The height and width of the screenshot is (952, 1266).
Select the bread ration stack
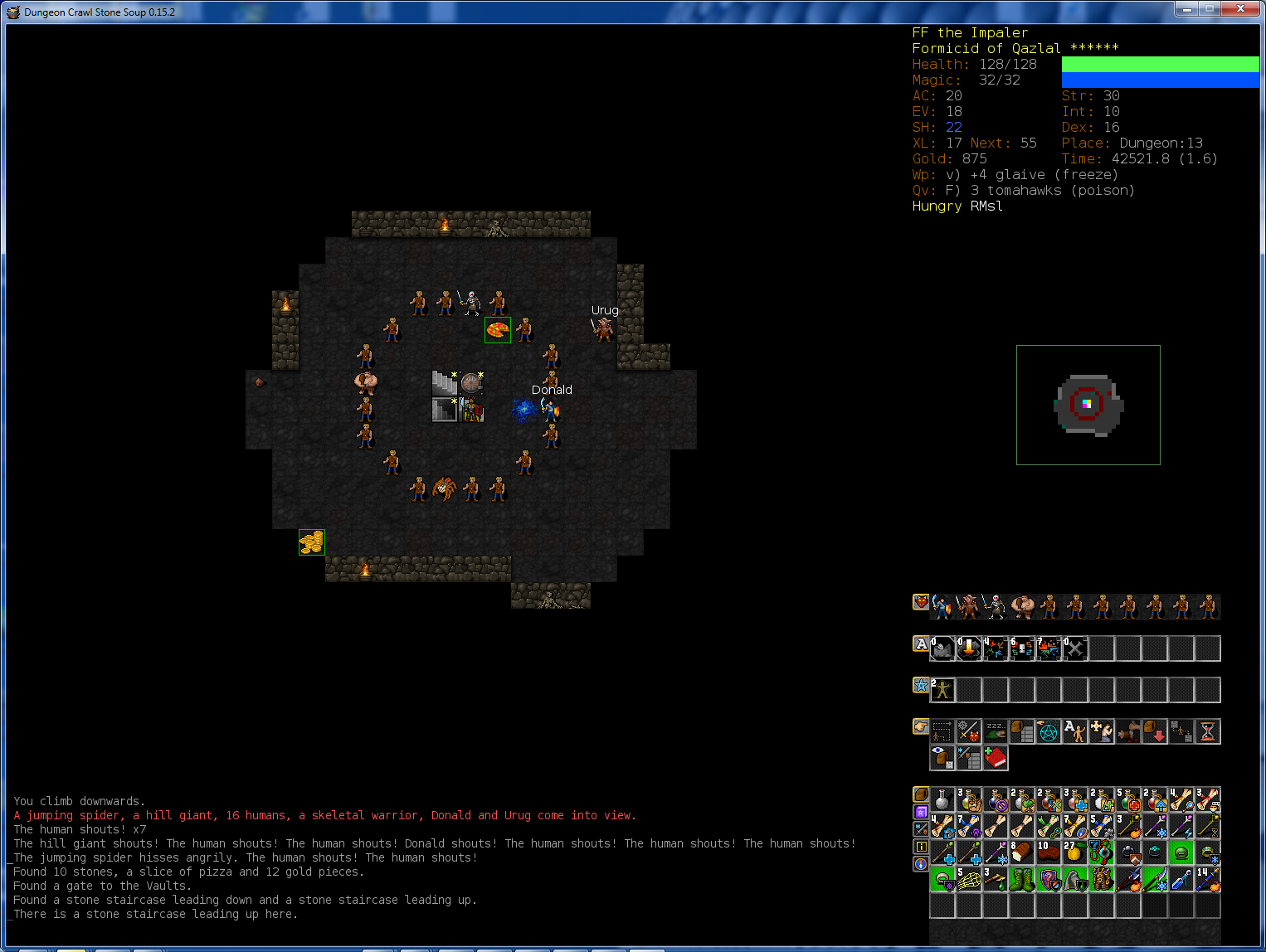1022,852
